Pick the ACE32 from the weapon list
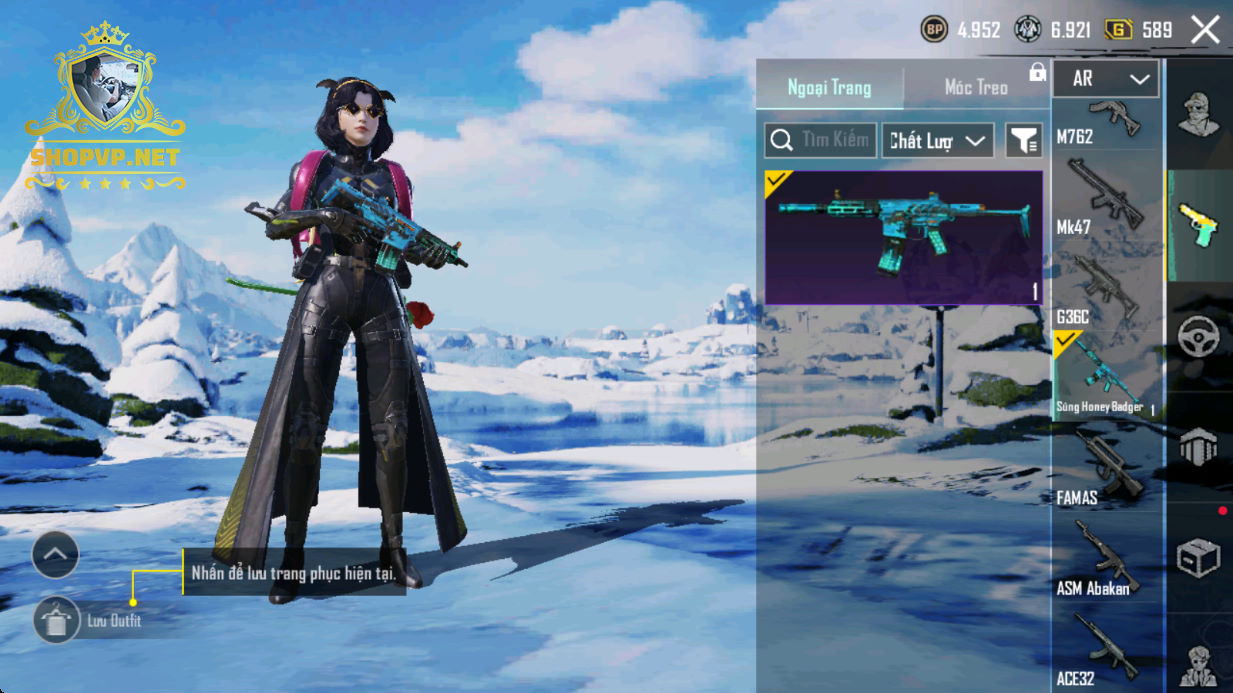The height and width of the screenshot is (693, 1233). click(x=1106, y=650)
